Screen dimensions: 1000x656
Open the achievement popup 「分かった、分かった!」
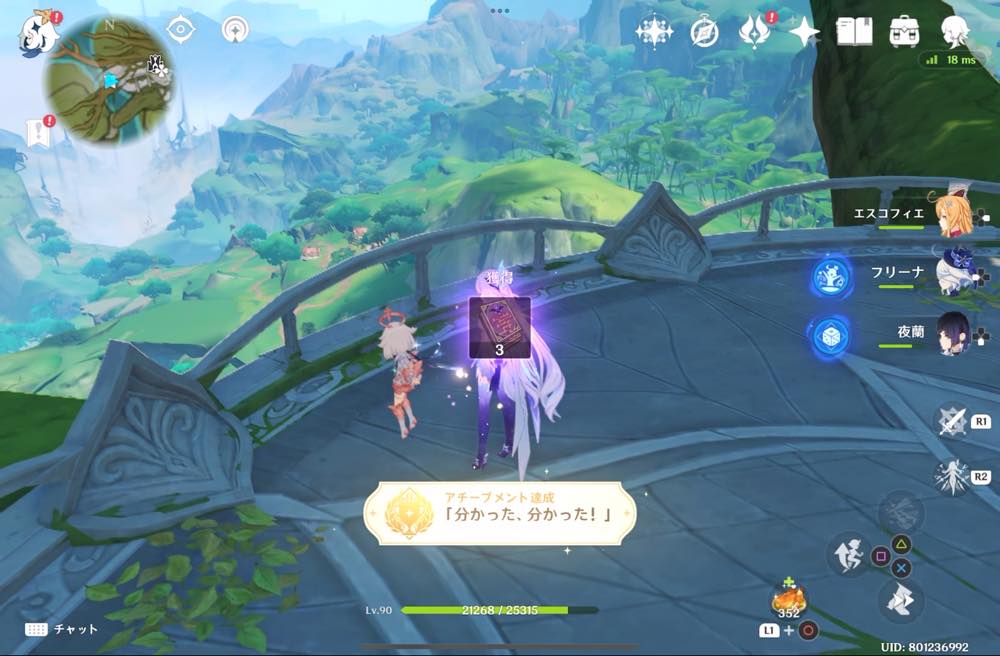point(500,513)
